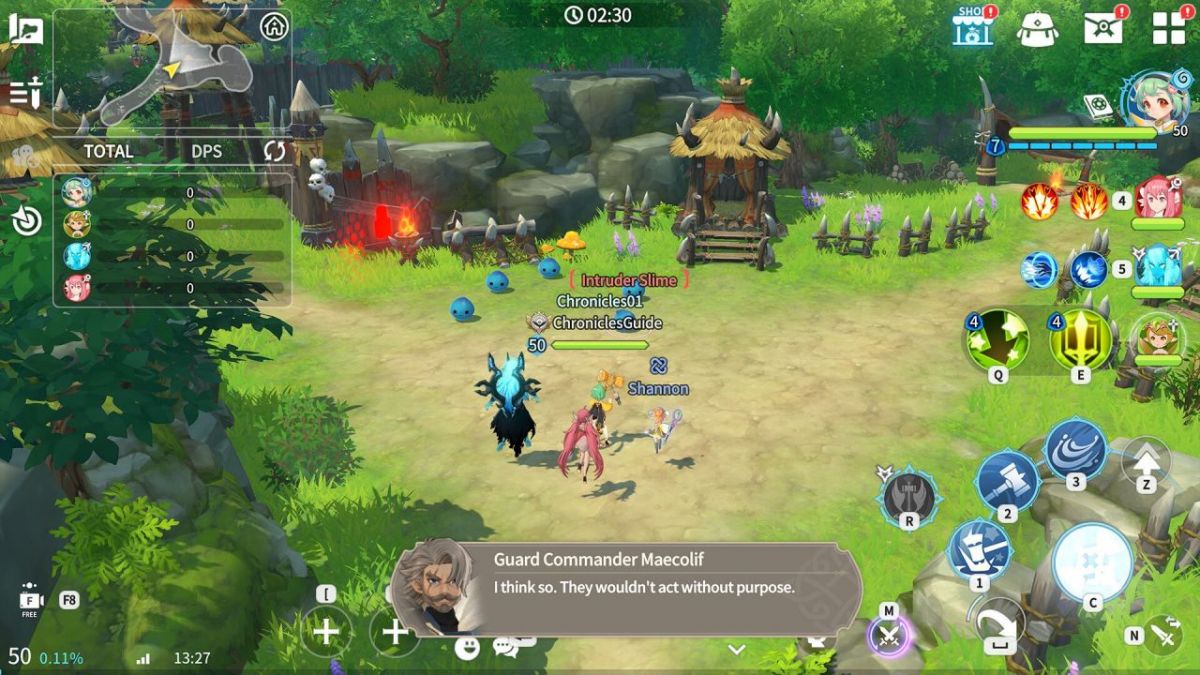Select the pink-haired party member portrait
This screenshot has height=675, width=1200.
(1157, 197)
